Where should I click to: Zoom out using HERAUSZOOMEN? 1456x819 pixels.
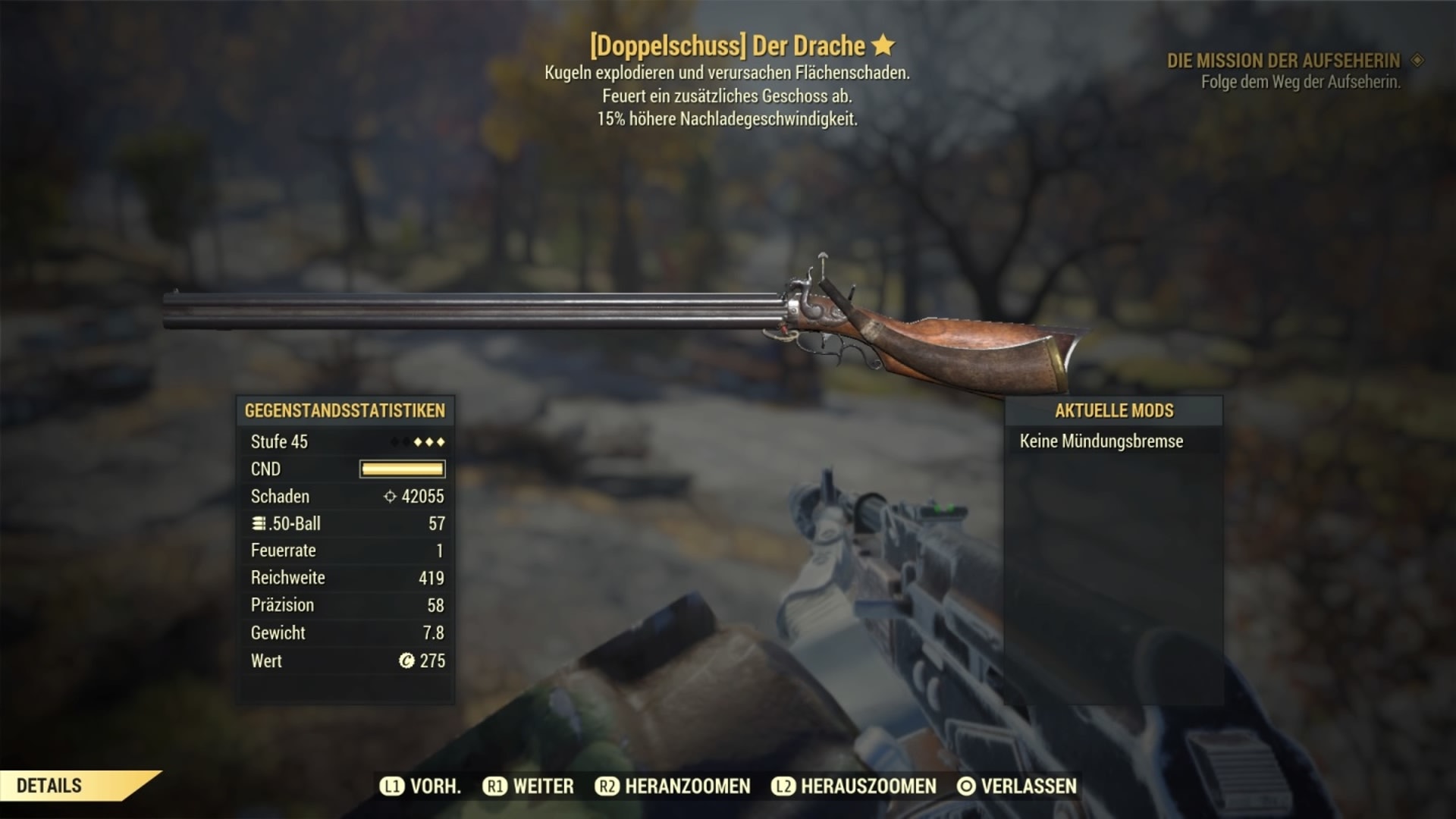coord(854,786)
